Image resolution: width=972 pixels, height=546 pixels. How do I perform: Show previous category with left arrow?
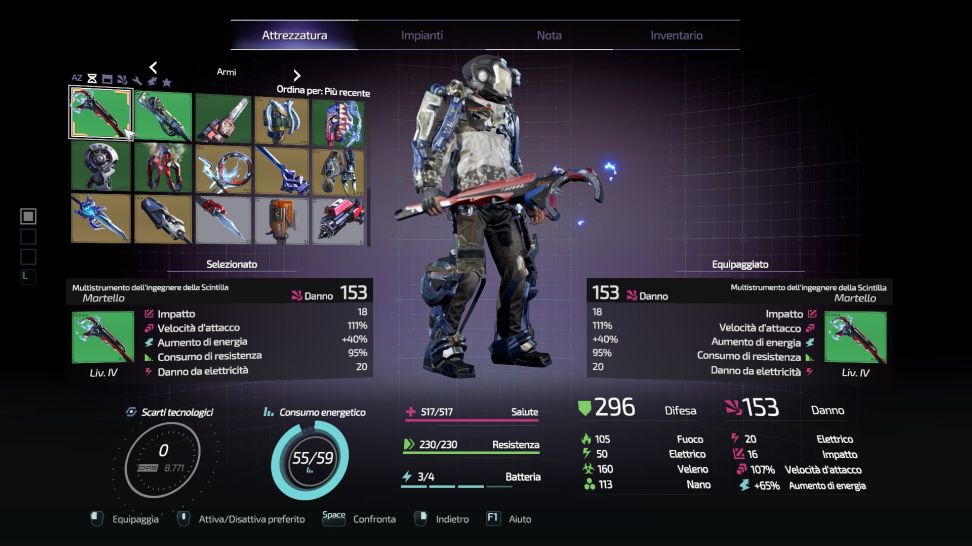[153, 68]
